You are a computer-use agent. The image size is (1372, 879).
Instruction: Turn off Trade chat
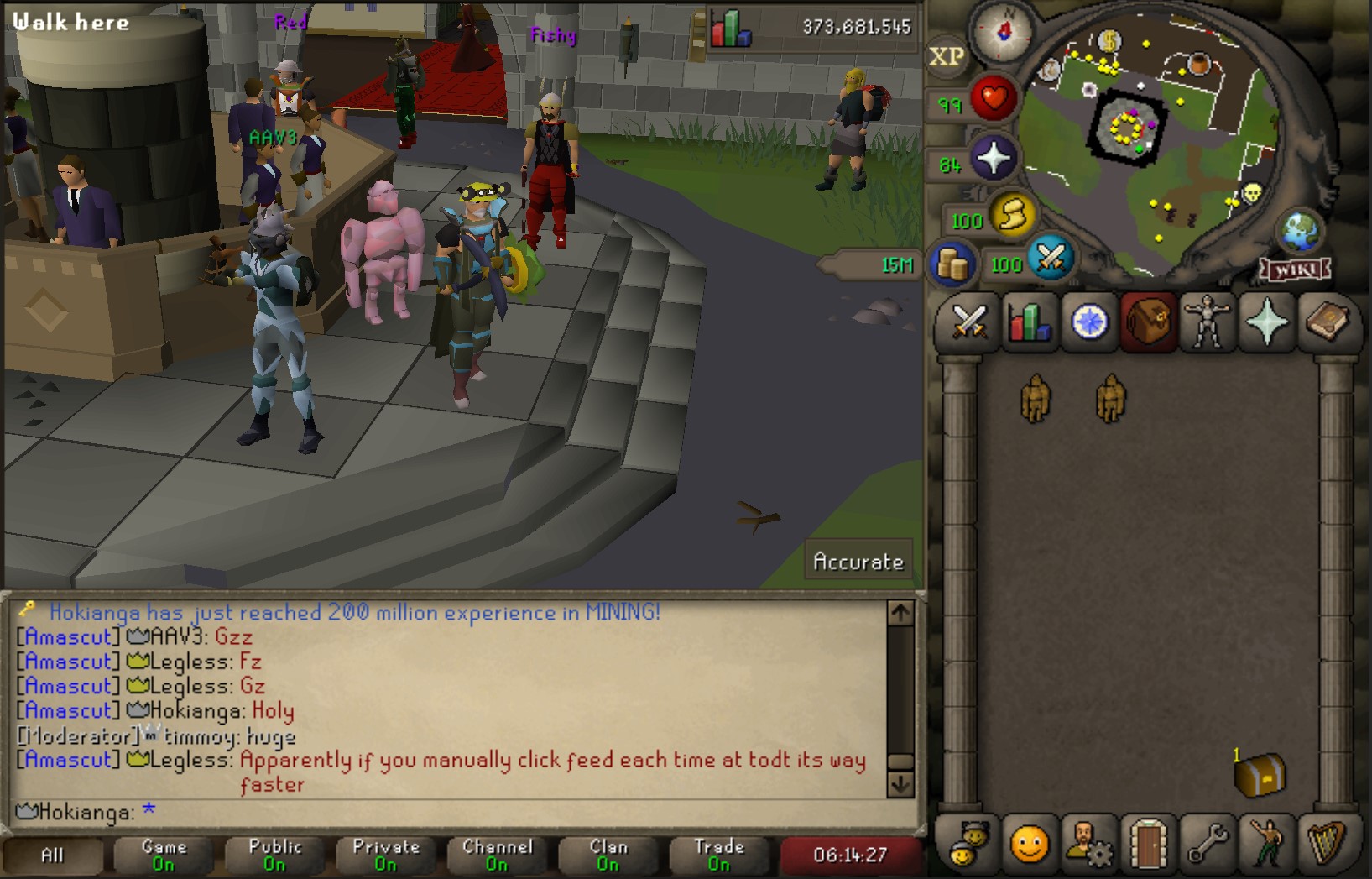coord(720,853)
